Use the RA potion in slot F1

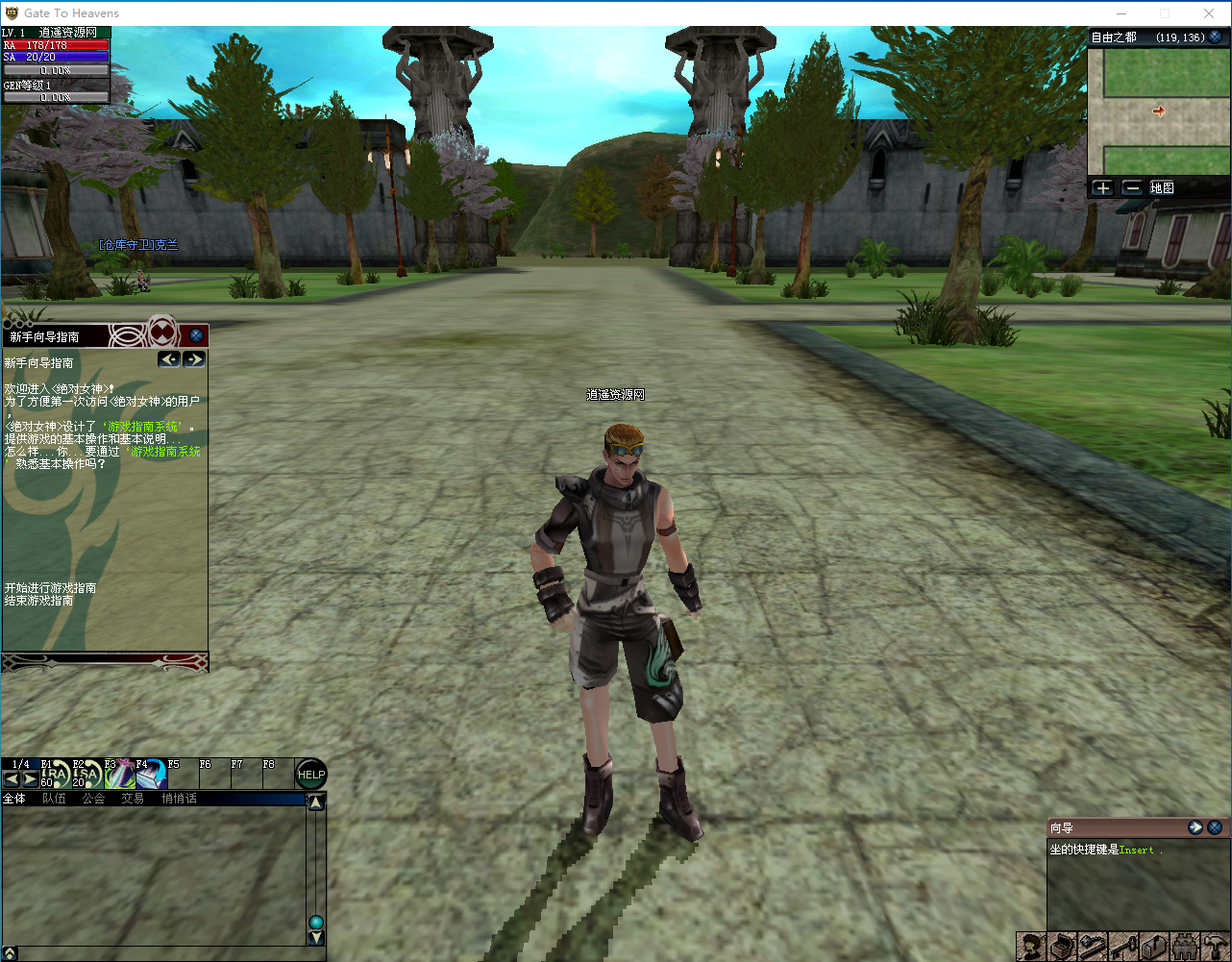(56, 775)
